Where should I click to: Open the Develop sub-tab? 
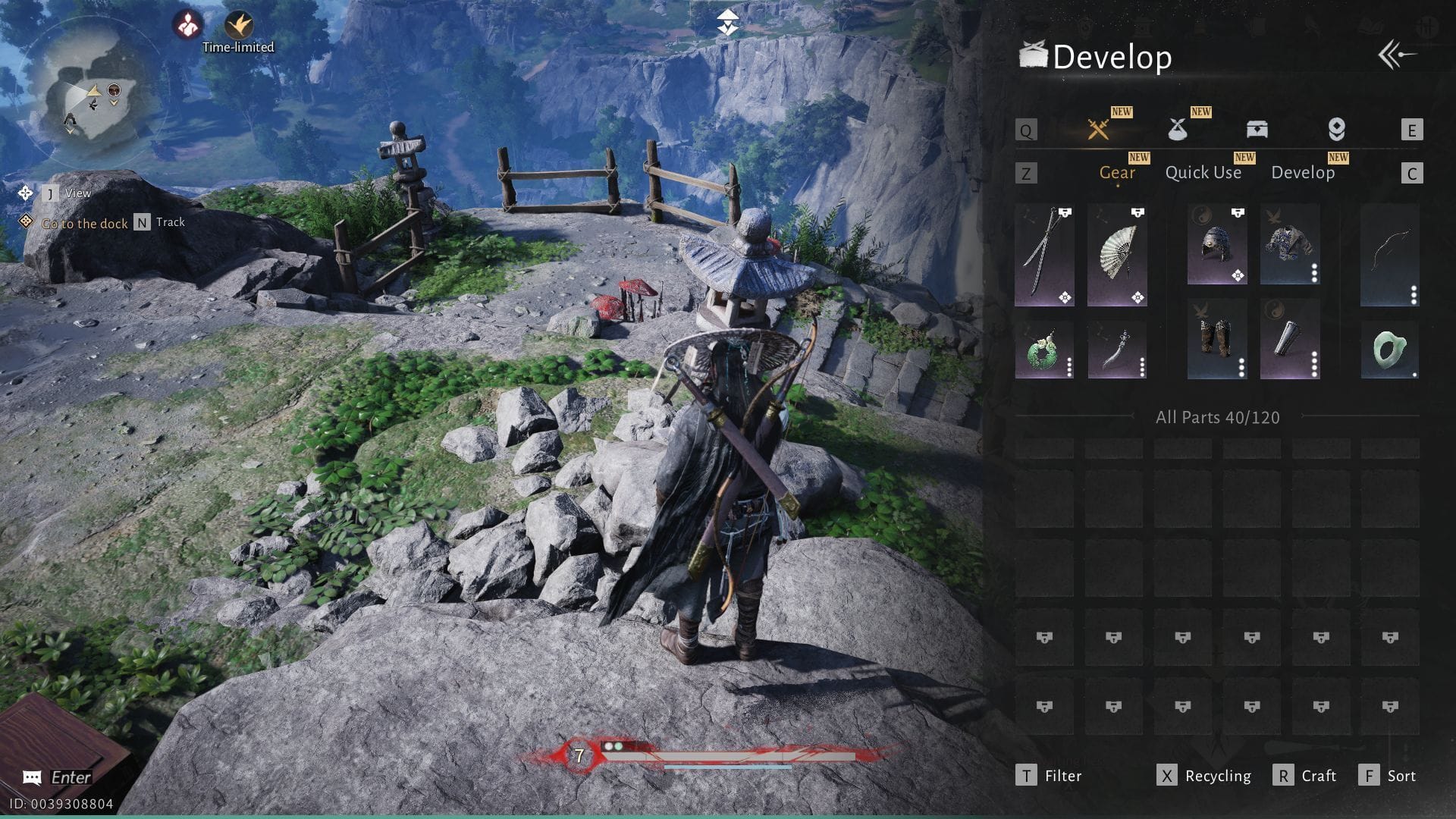[x=1304, y=172]
